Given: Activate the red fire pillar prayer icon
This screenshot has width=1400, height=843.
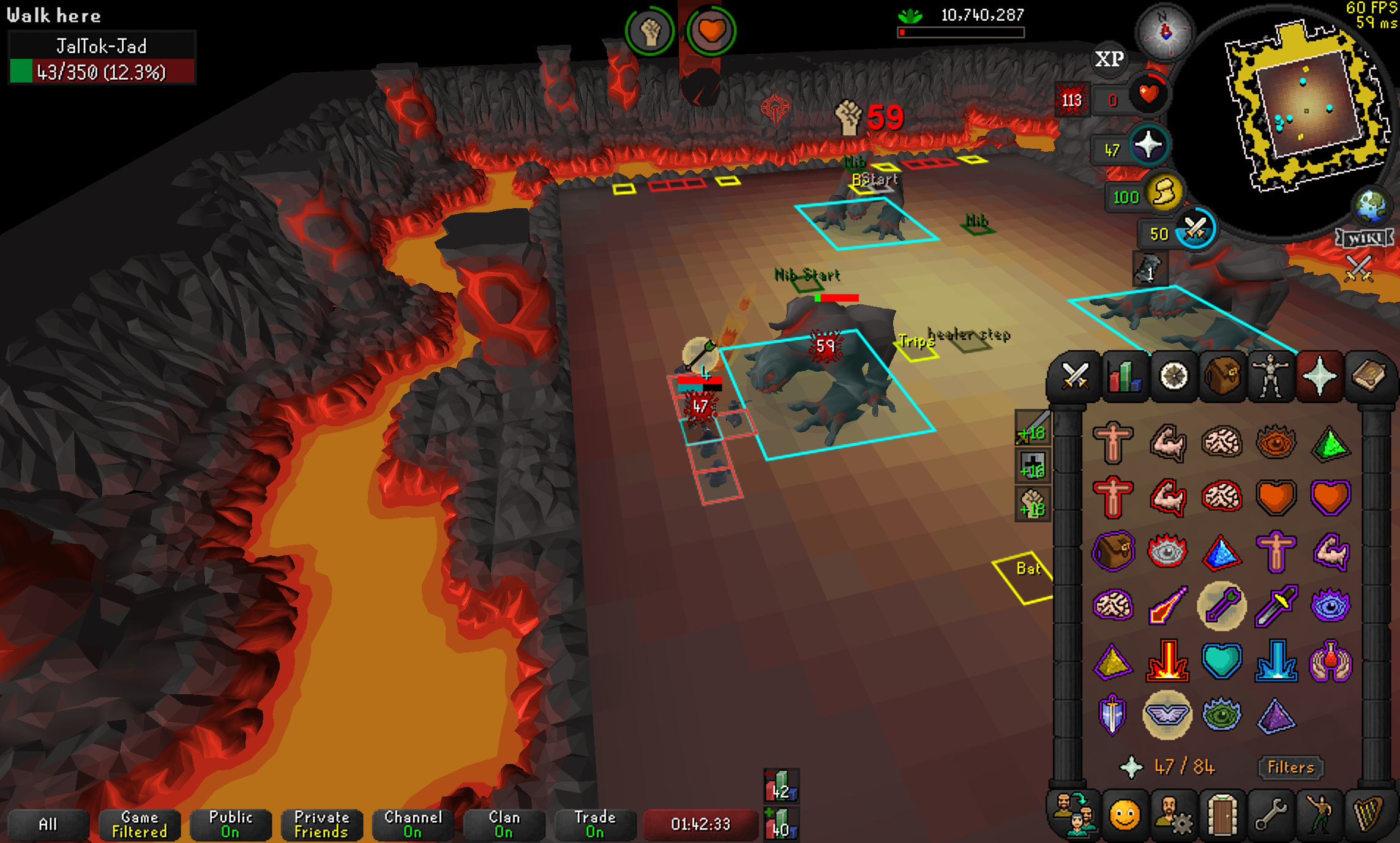Looking at the screenshot, I should 1167,661.
